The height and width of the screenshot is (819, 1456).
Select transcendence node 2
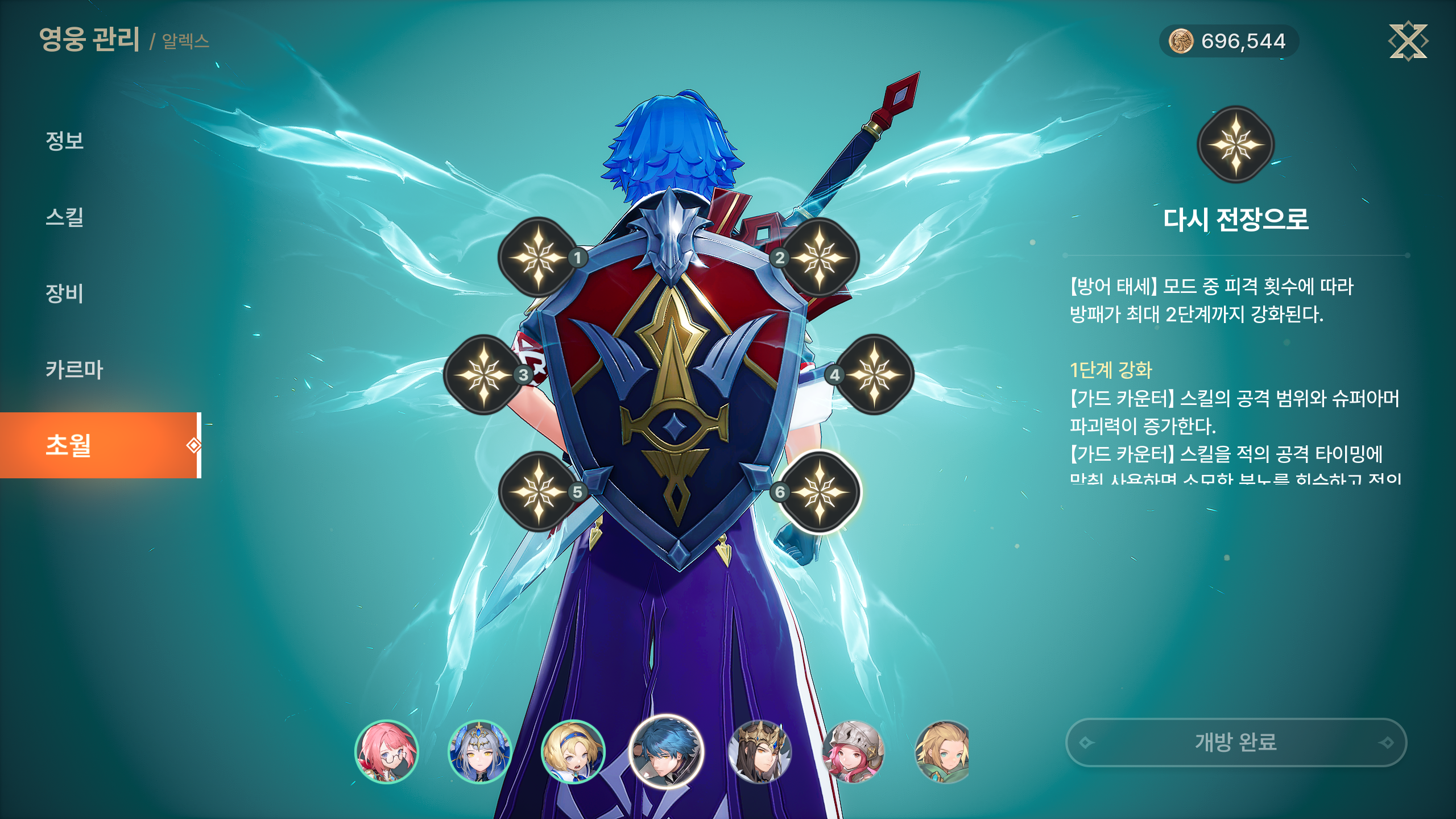819,258
